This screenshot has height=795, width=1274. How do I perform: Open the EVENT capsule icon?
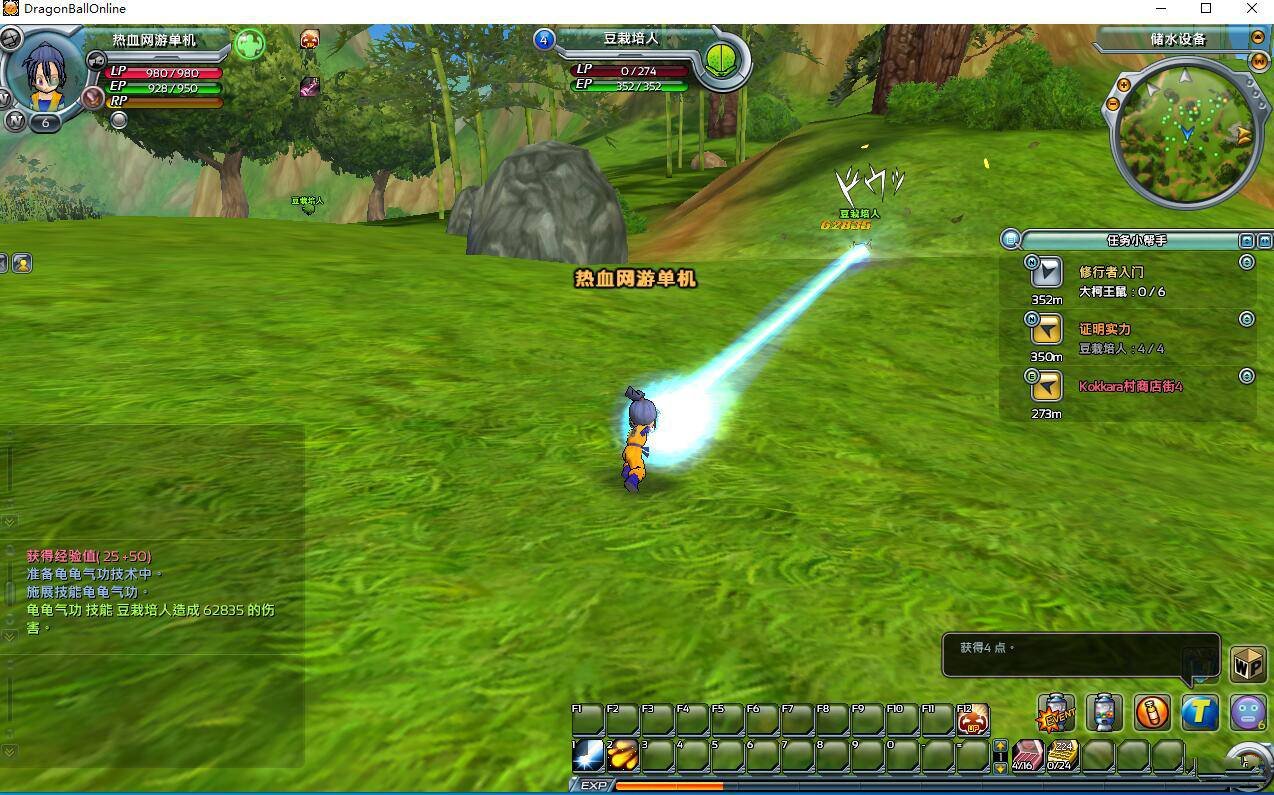[x=1056, y=713]
